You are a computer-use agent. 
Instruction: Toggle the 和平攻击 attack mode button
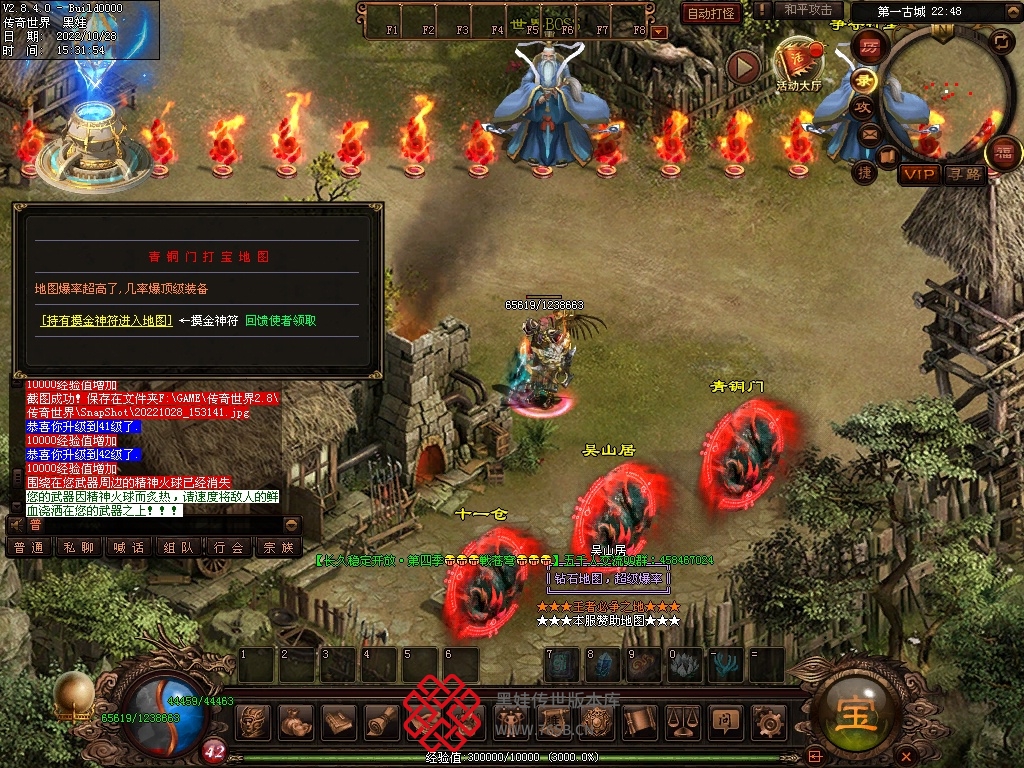point(808,10)
